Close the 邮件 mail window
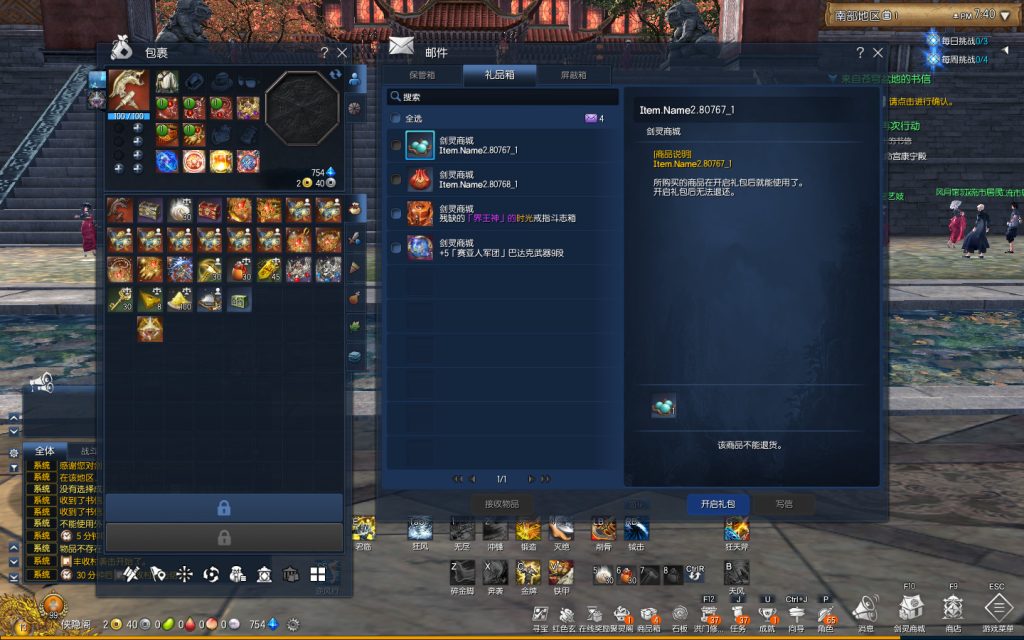The image size is (1024, 640). (878, 53)
